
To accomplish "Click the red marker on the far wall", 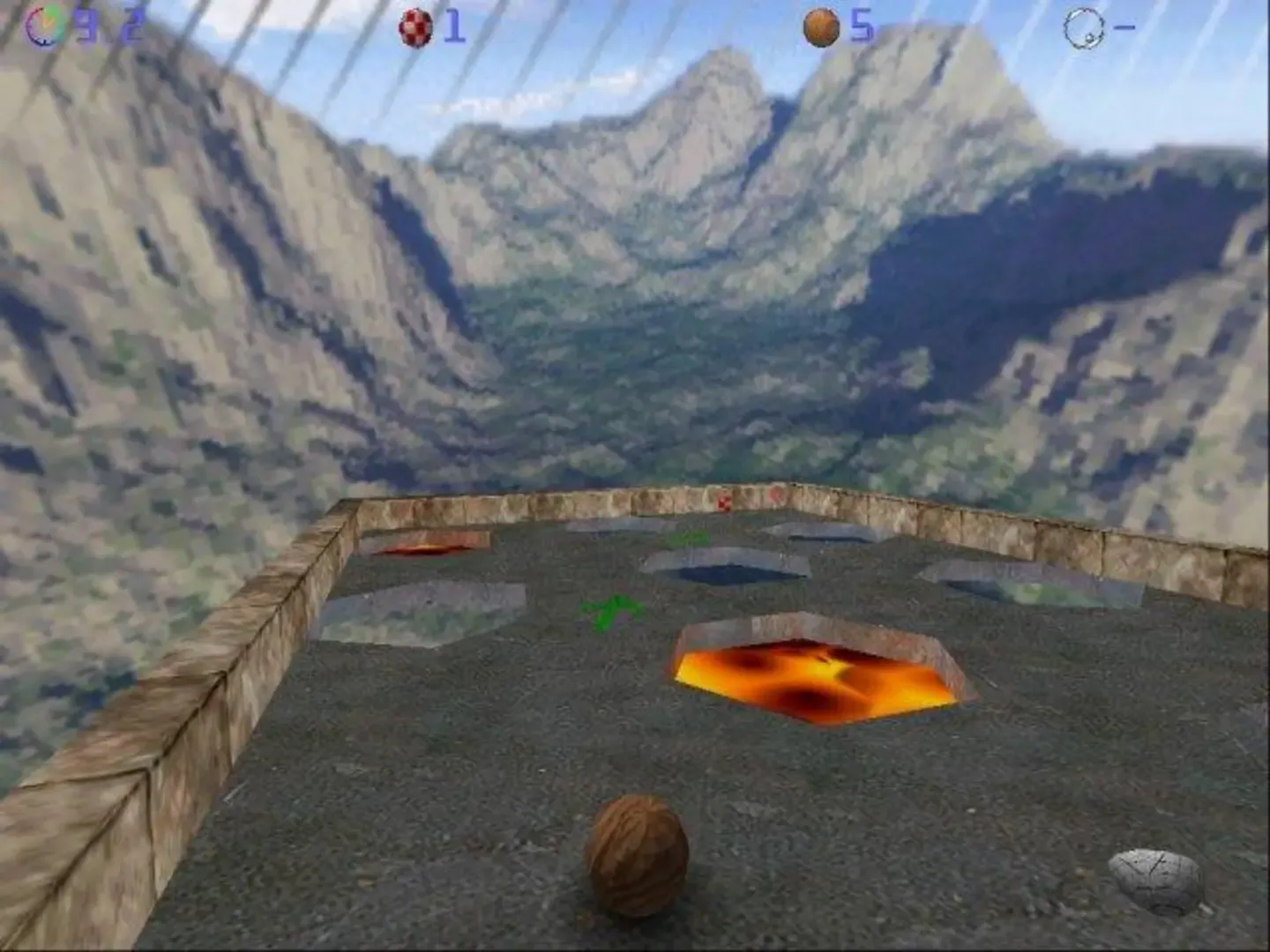I will coord(725,502).
